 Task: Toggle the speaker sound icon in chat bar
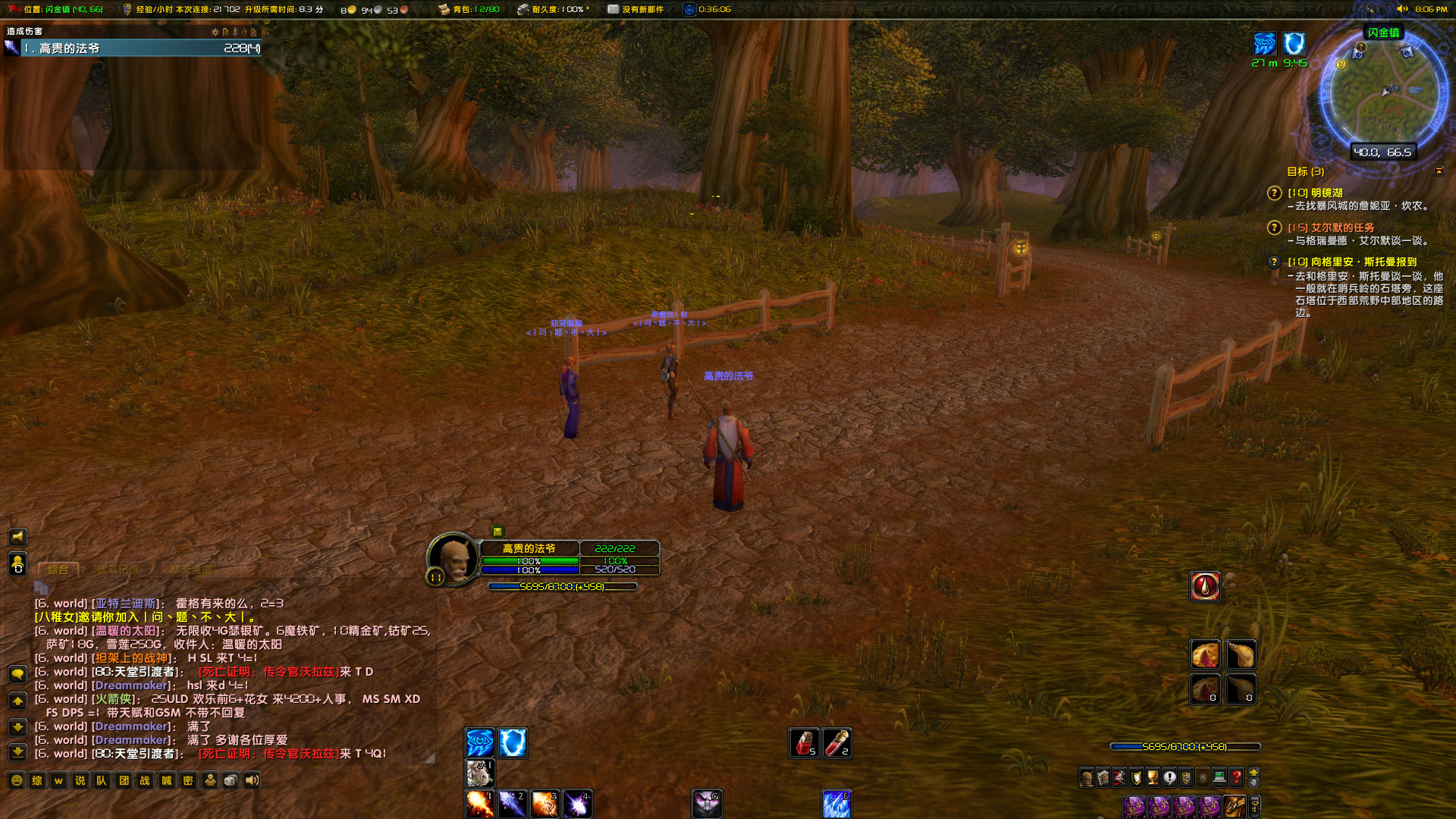252,780
